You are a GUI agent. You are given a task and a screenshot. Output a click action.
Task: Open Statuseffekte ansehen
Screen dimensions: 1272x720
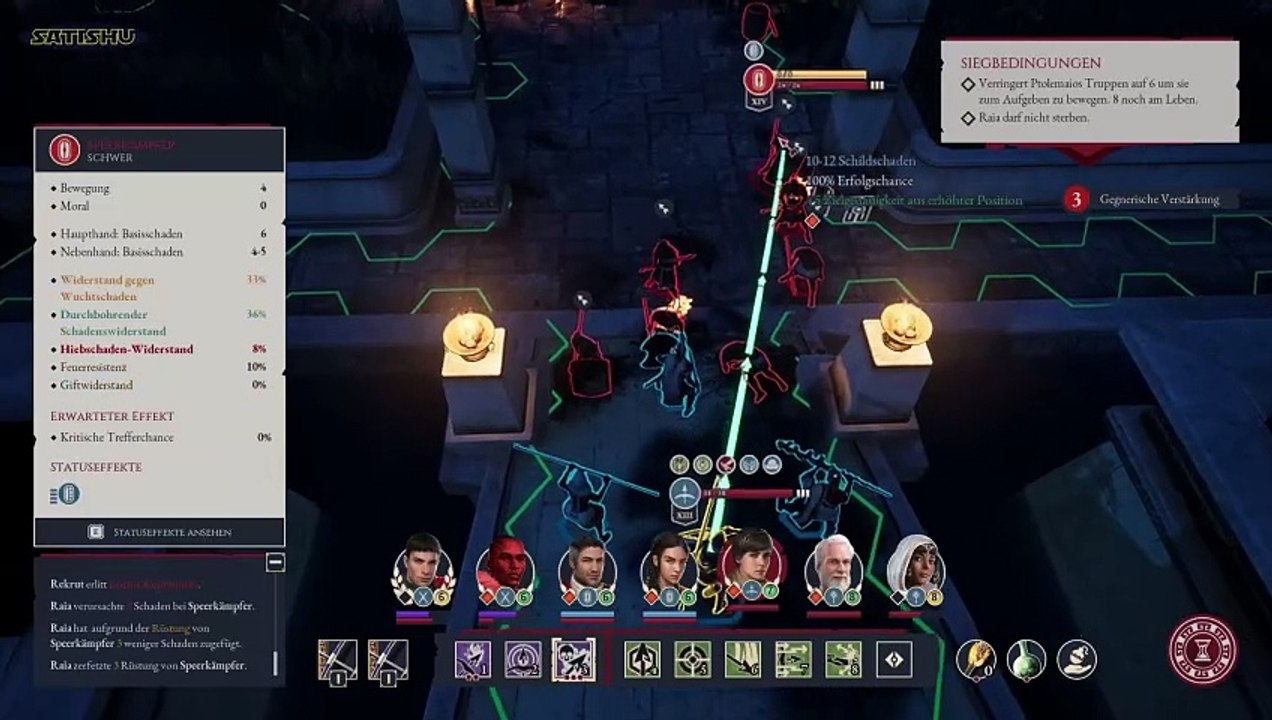pyautogui.click(x=160, y=532)
